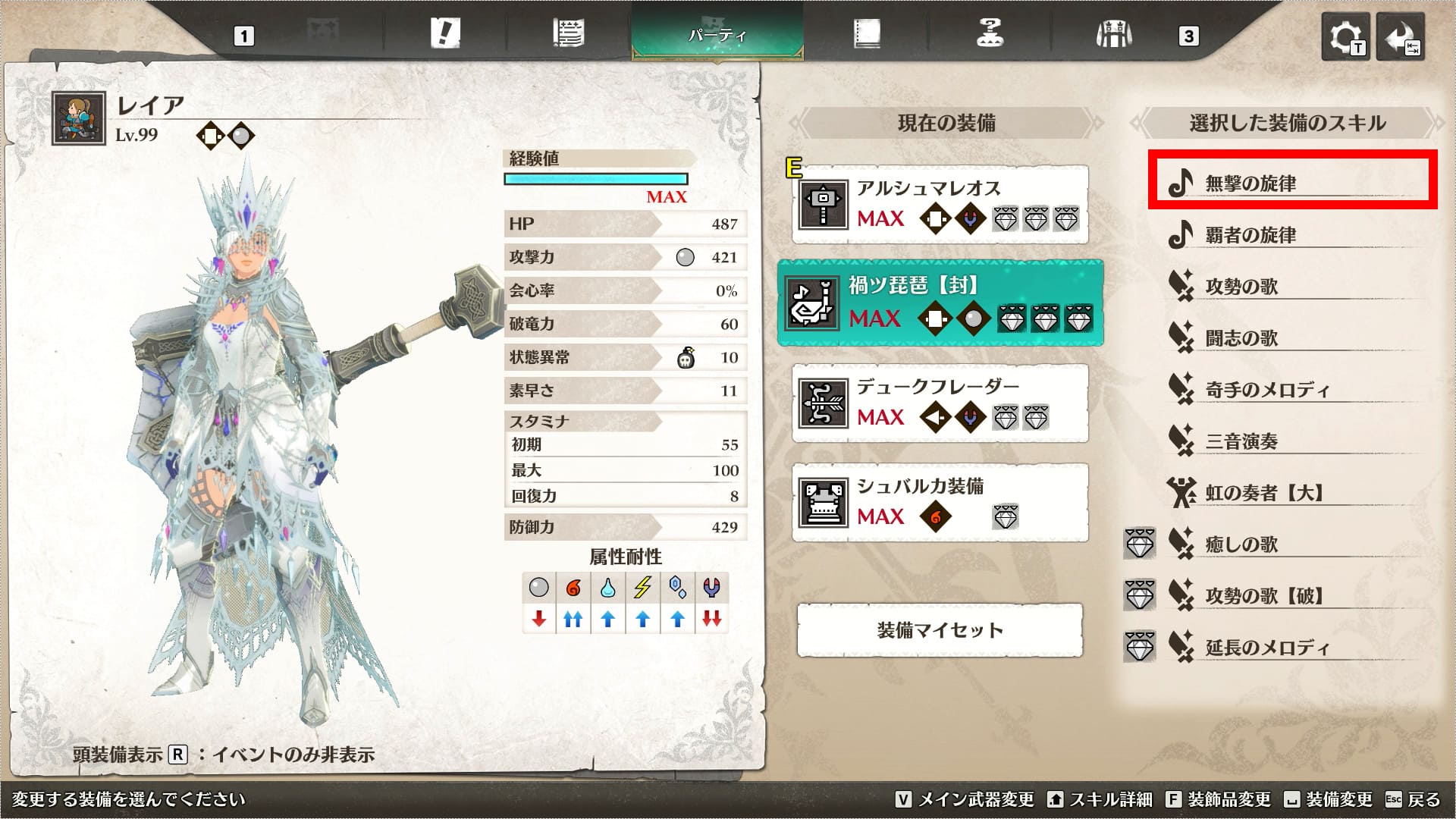The height and width of the screenshot is (819, 1456).
Task: Select the アルシュマレオス hammer weapon
Action: 940,205
